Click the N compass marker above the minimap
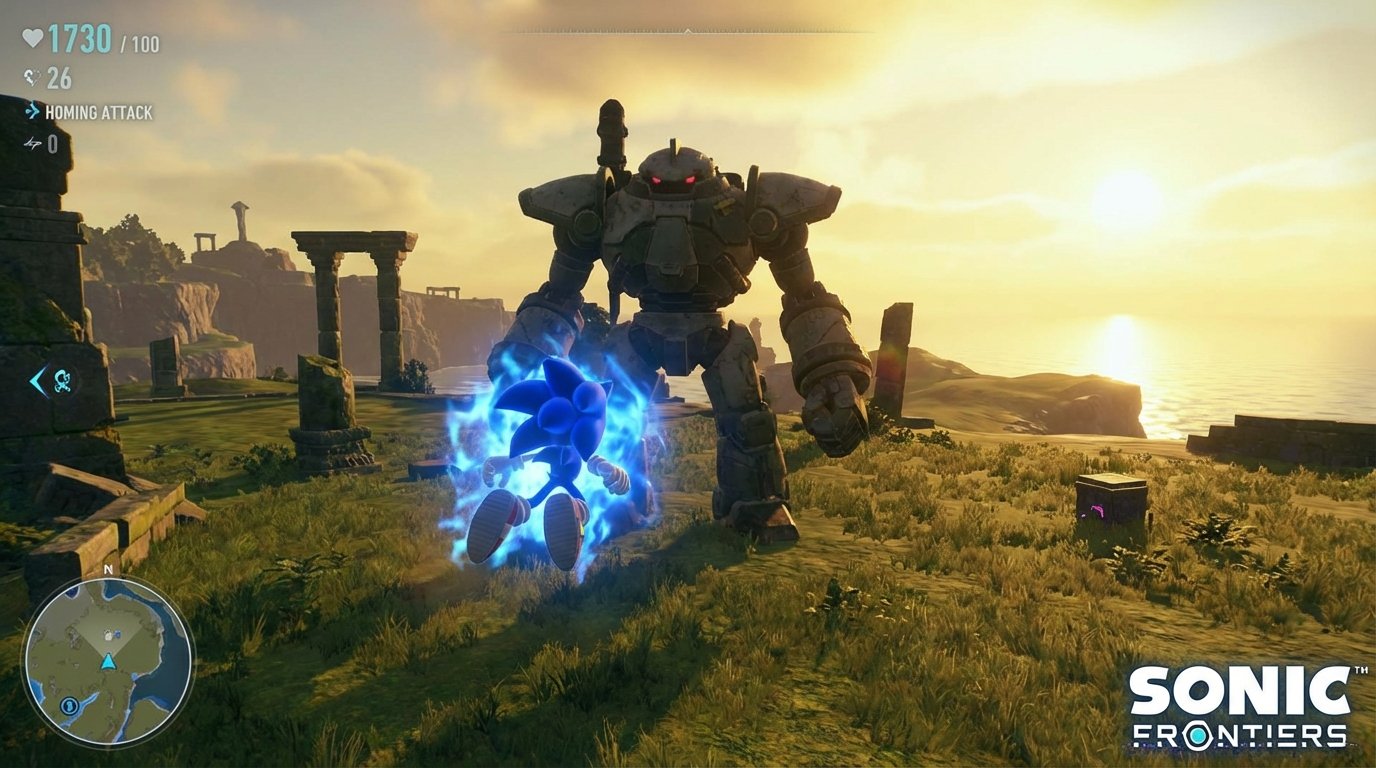 click(108, 569)
